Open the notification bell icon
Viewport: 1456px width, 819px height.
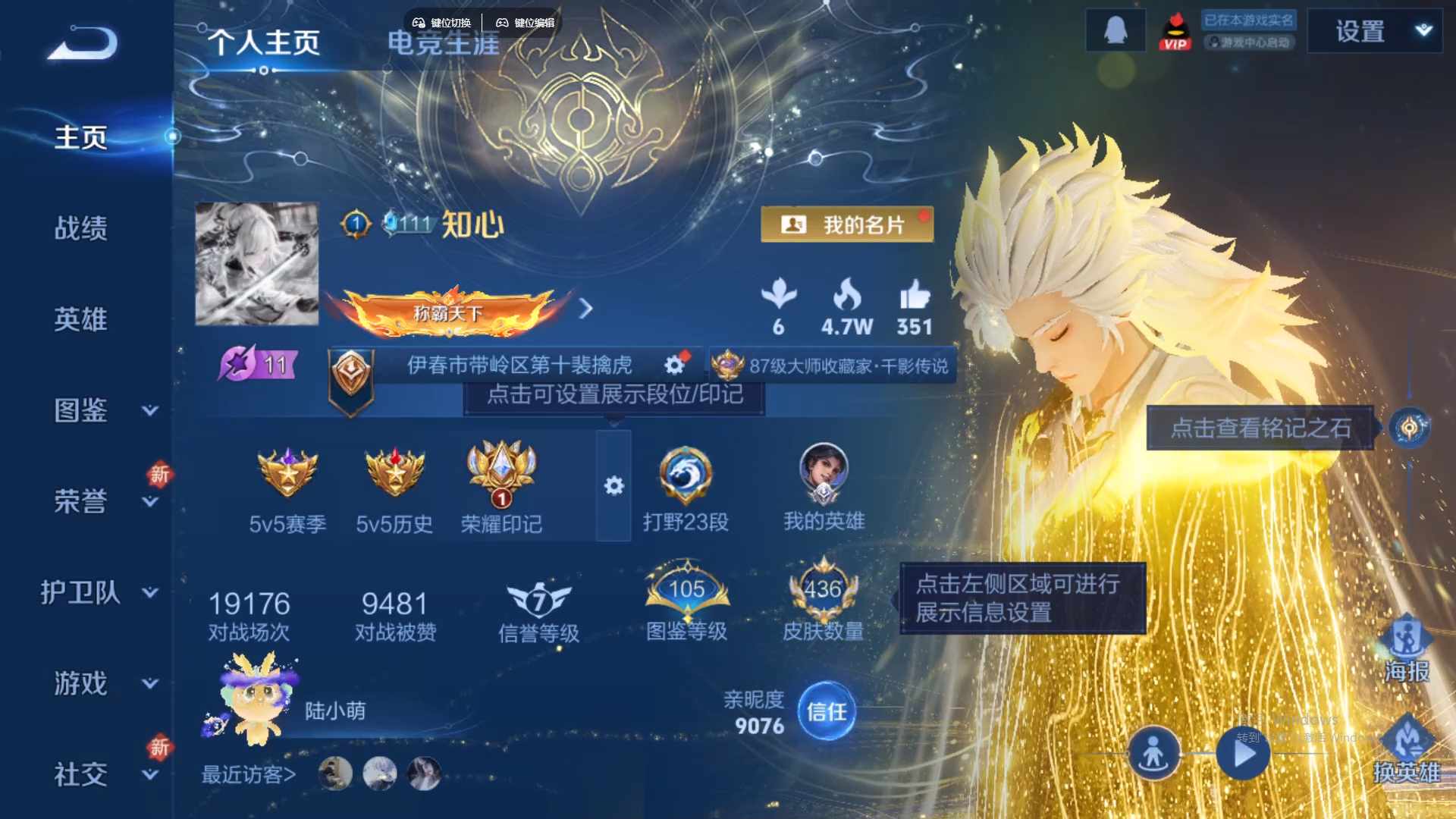pyautogui.click(x=1115, y=30)
